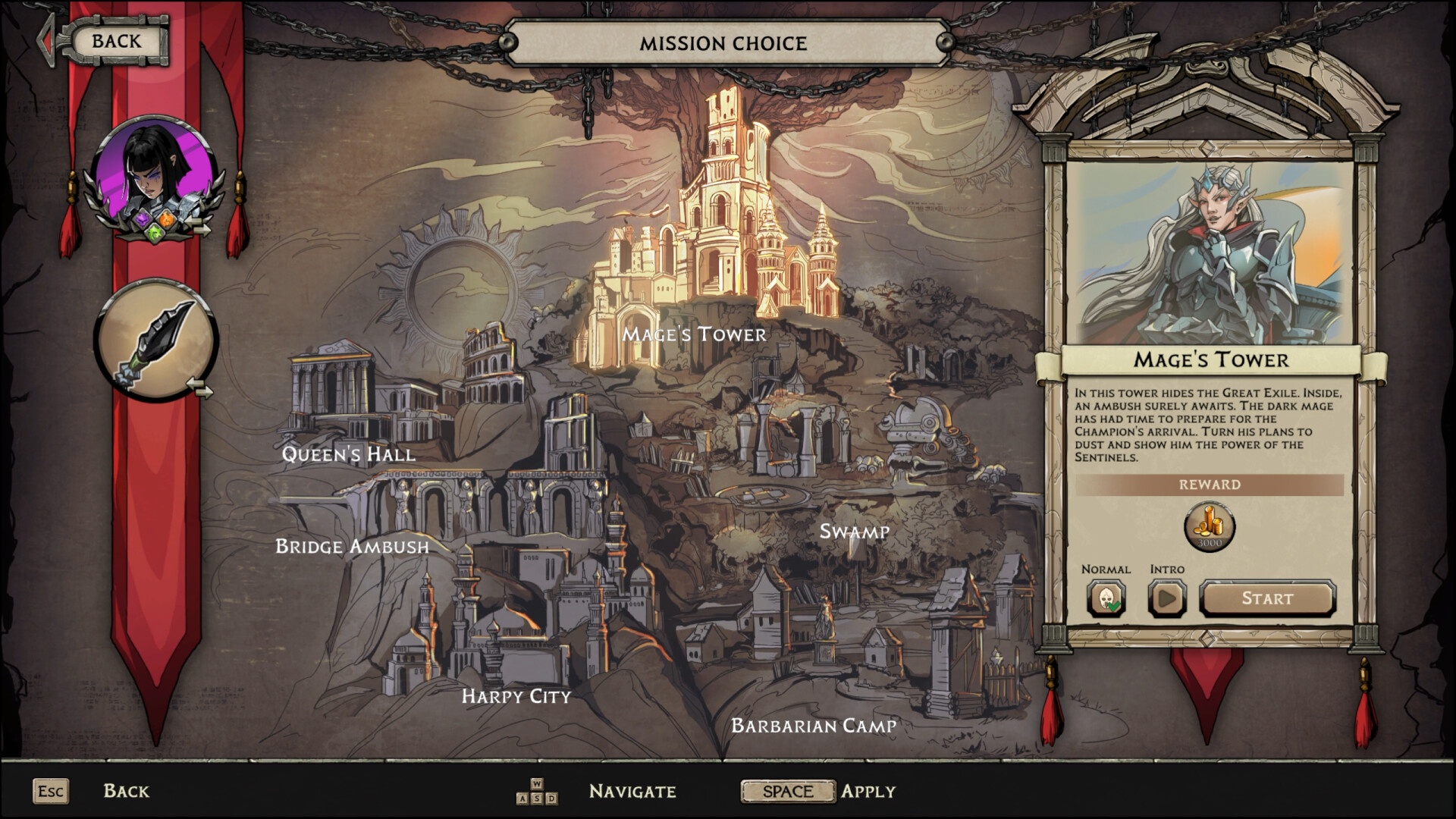The height and width of the screenshot is (819, 1456).
Task: Open the Barbarian Camp mission
Action: (x=813, y=726)
